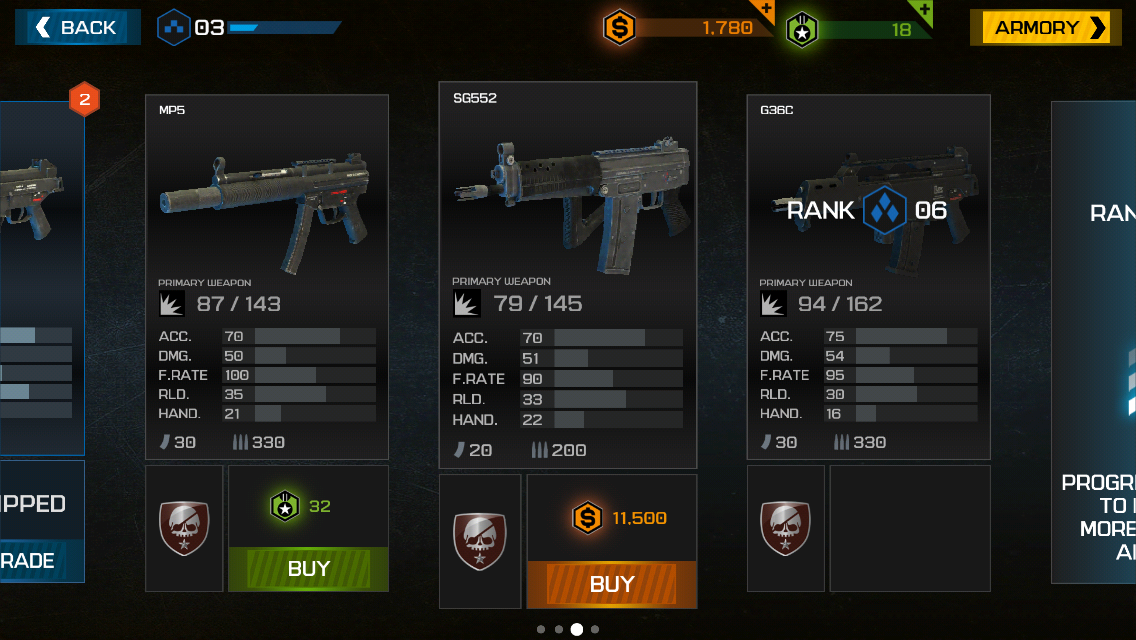Buy the MP5 for 32 medals
This screenshot has height=640, width=1136.
point(308,569)
